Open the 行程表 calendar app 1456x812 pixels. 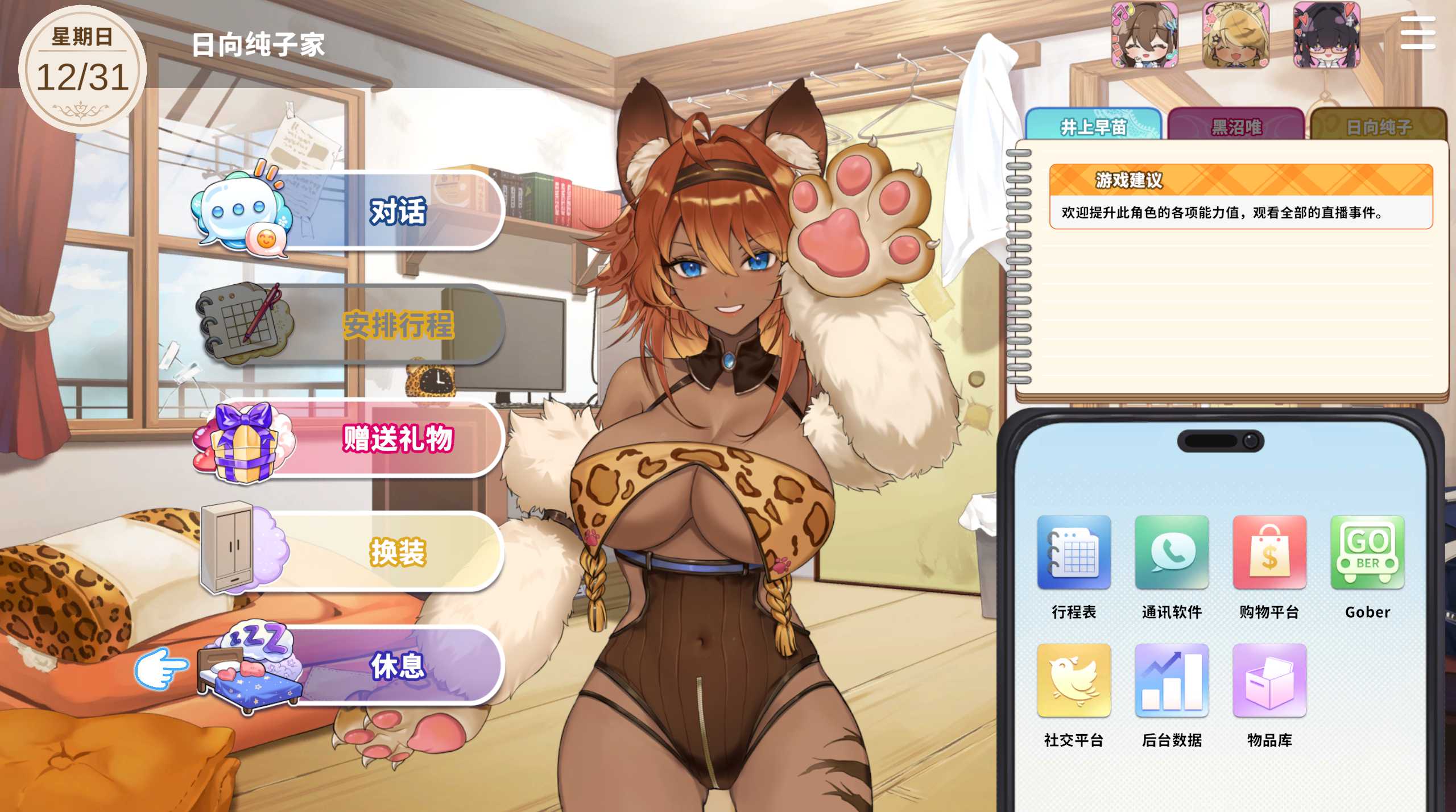pyautogui.click(x=1074, y=552)
